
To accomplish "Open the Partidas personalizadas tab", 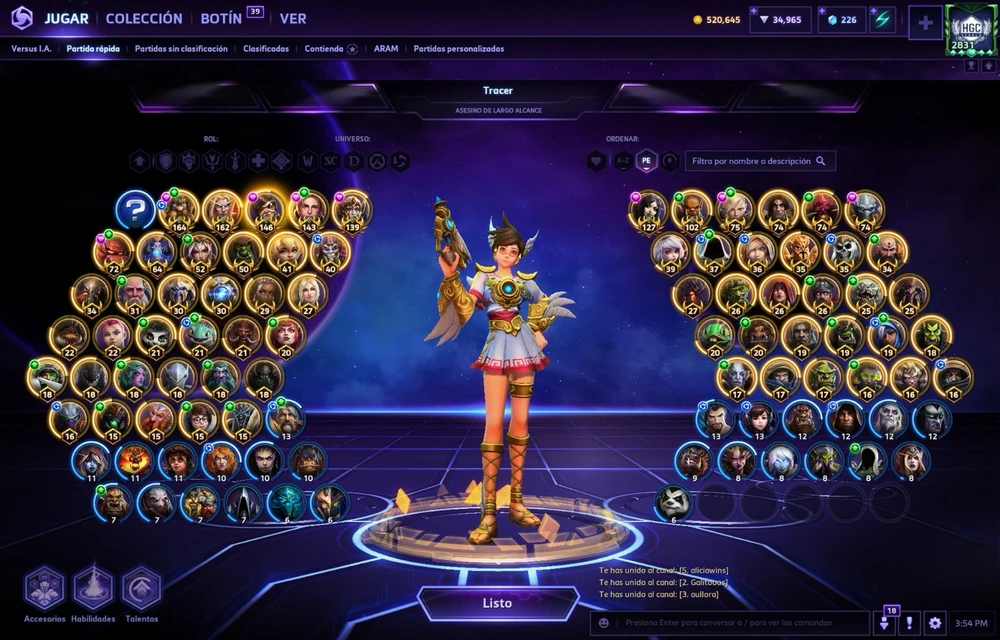I will click(x=459, y=48).
